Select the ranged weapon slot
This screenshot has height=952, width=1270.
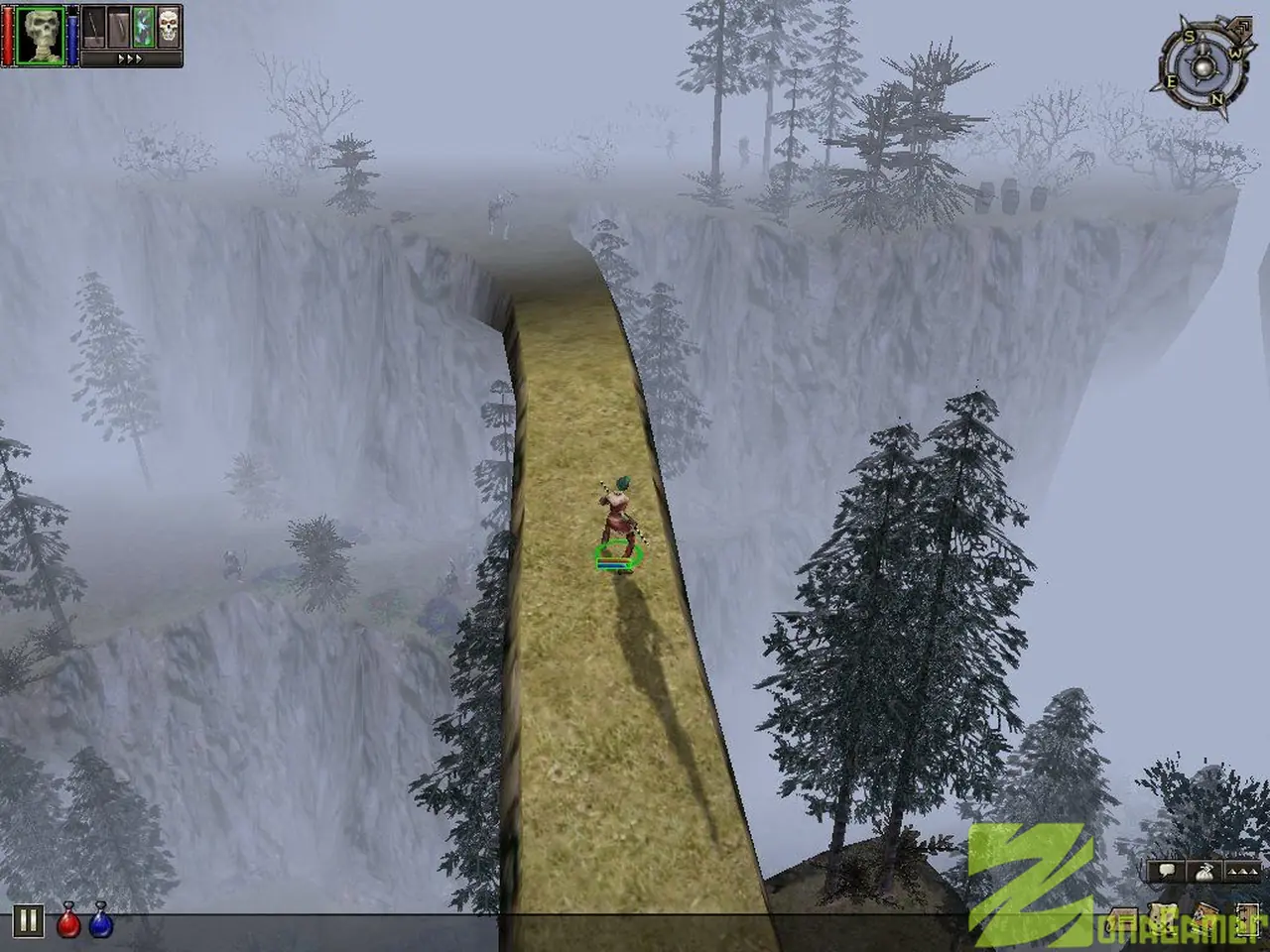point(119,28)
